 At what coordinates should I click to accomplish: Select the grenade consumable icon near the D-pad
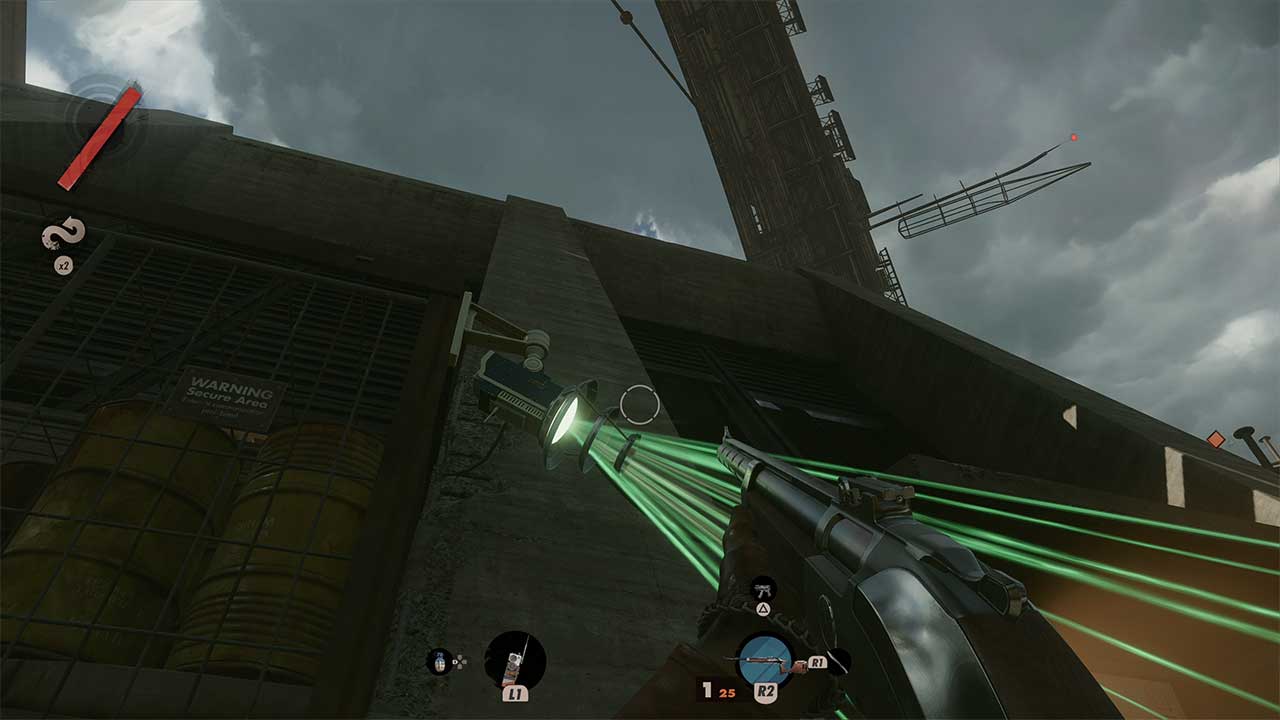click(x=441, y=662)
